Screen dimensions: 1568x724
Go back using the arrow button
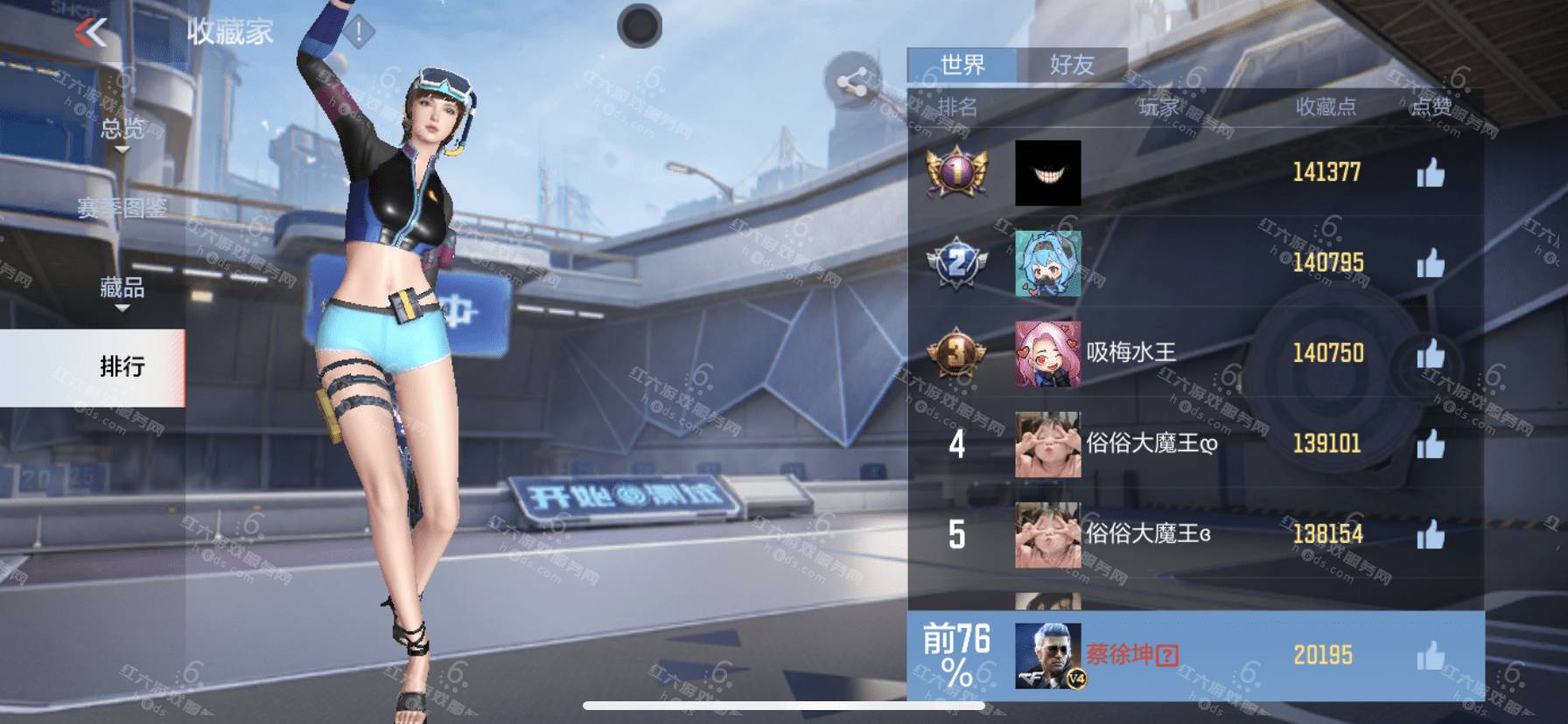(x=91, y=32)
